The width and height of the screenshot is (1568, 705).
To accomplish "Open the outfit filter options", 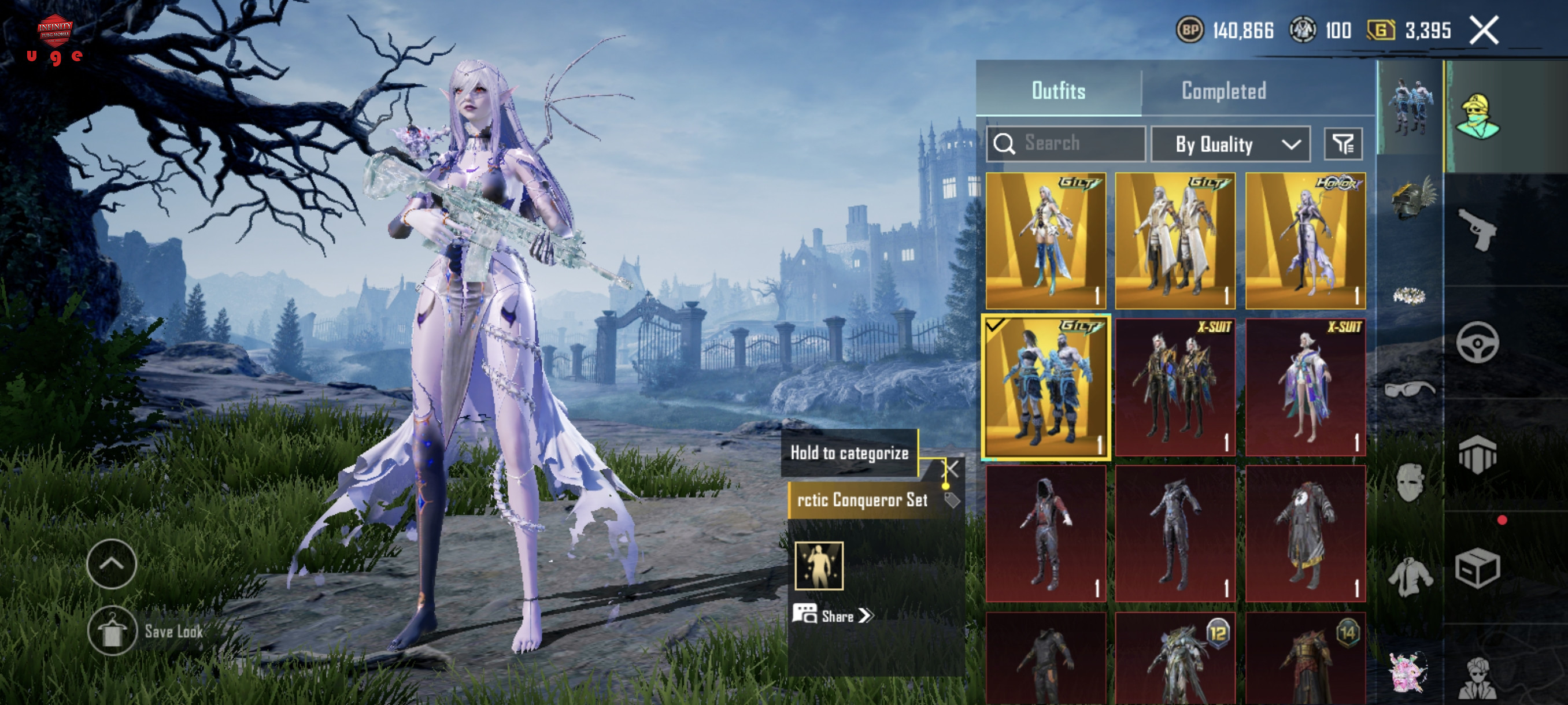I will tap(1343, 144).
